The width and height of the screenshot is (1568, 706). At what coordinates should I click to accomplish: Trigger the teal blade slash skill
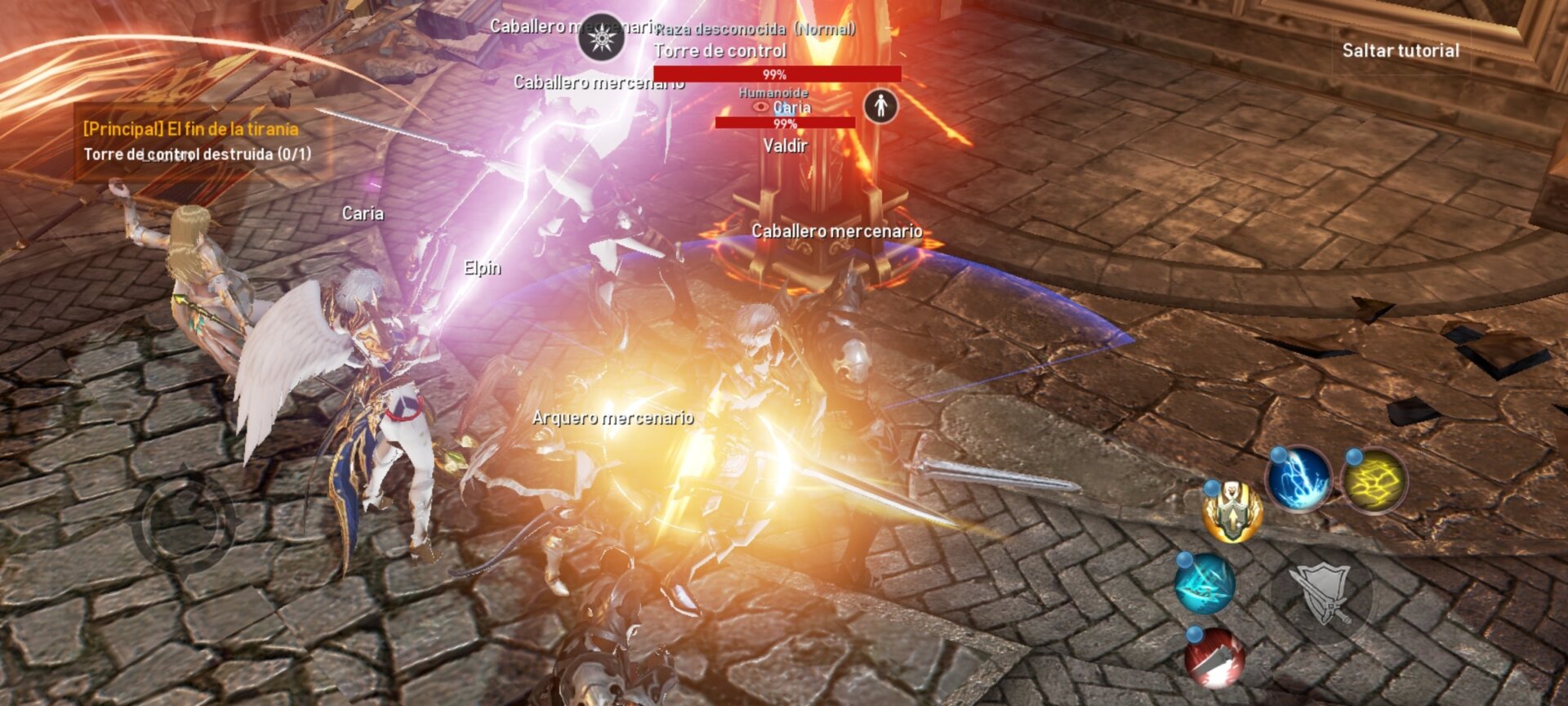pyautogui.click(x=1205, y=583)
